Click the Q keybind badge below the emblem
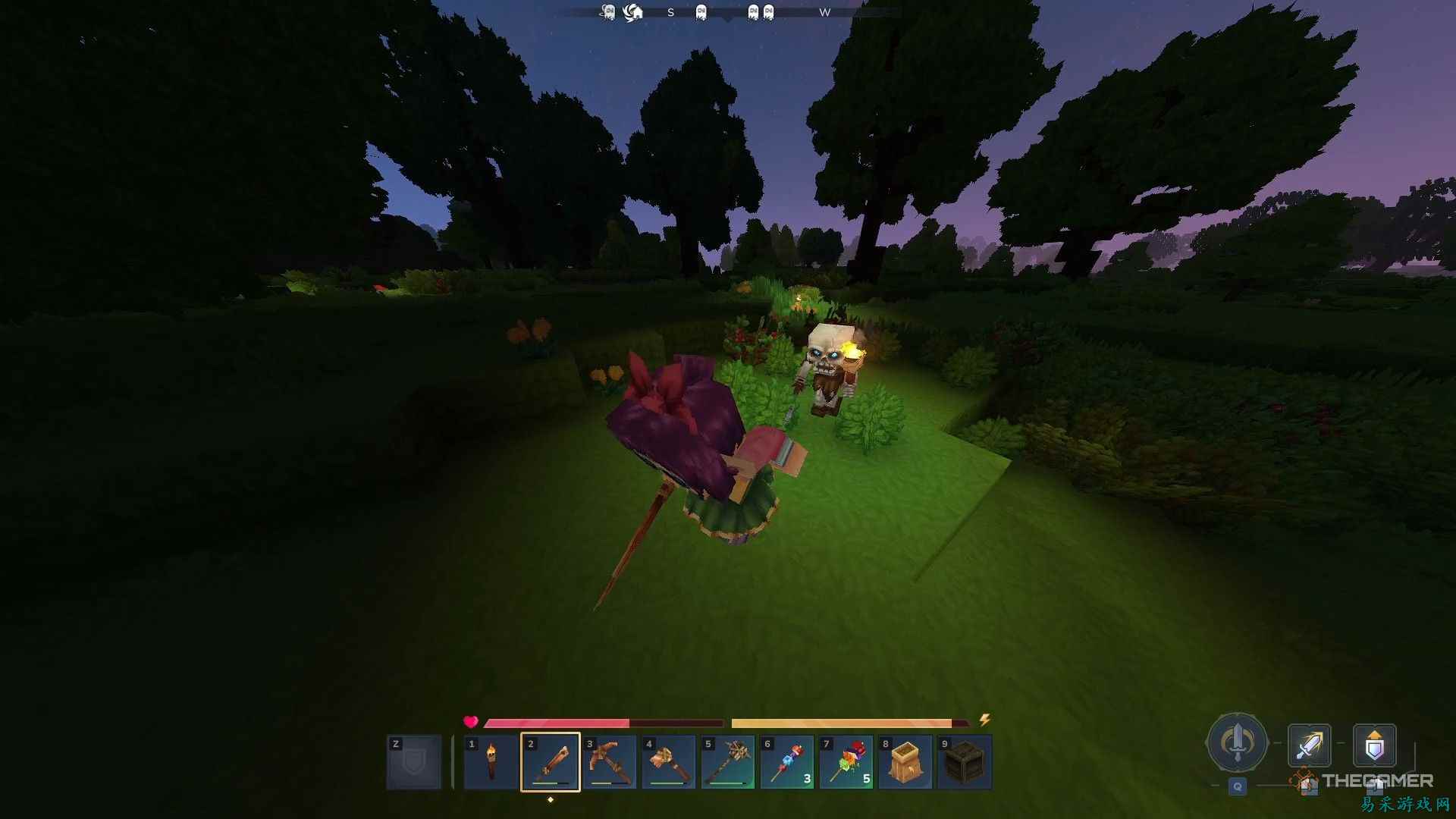Screen dimensions: 1456x819 pyautogui.click(x=1237, y=787)
